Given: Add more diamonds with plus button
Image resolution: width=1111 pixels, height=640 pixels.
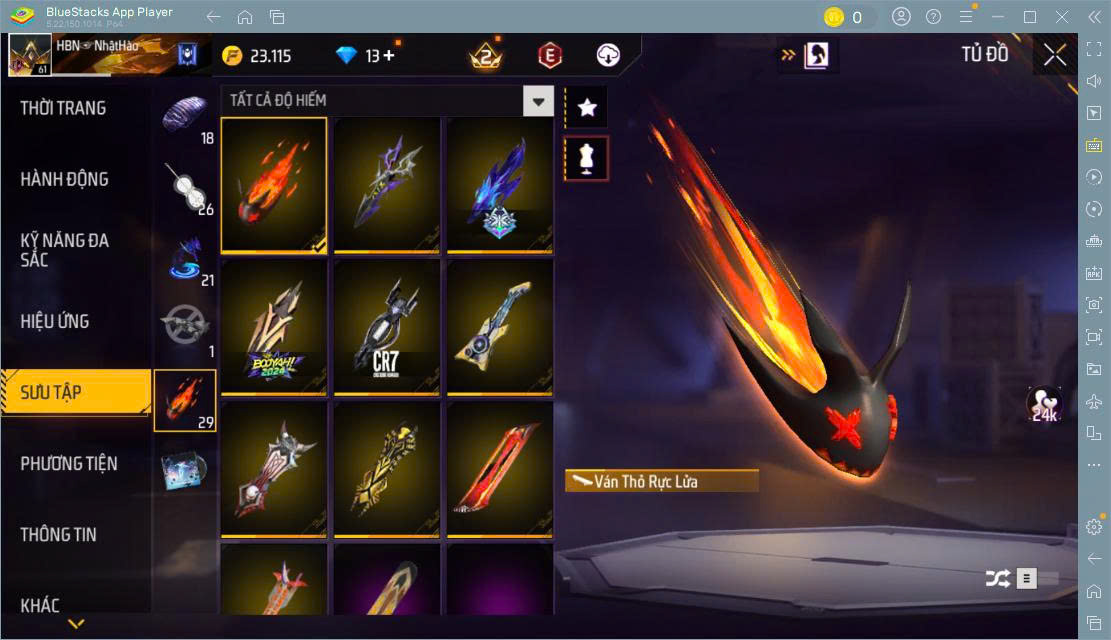Looking at the screenshot, I should [388, 56].
